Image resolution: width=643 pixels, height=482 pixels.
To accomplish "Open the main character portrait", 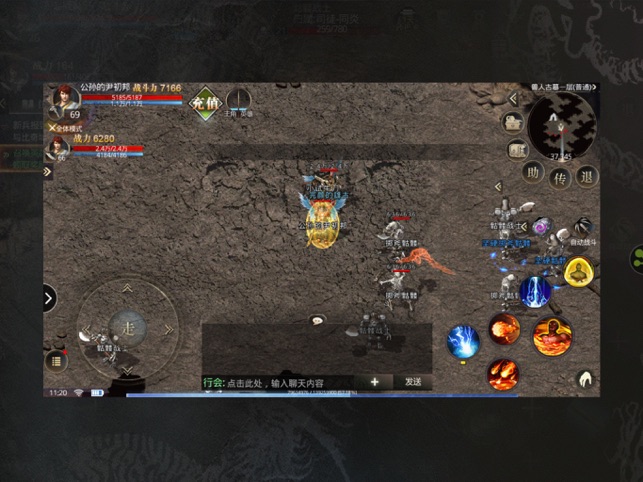I will [x=62, y=99].
